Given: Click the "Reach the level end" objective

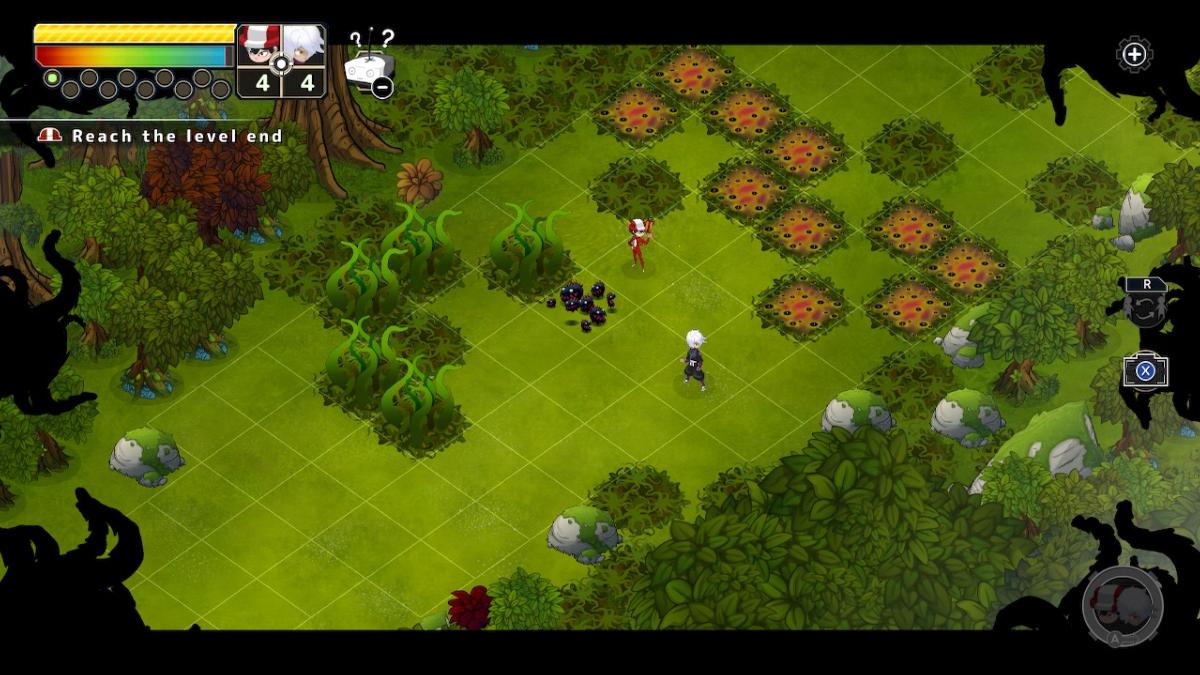Looking at the screenshot, I should click(x=176, y=136).
